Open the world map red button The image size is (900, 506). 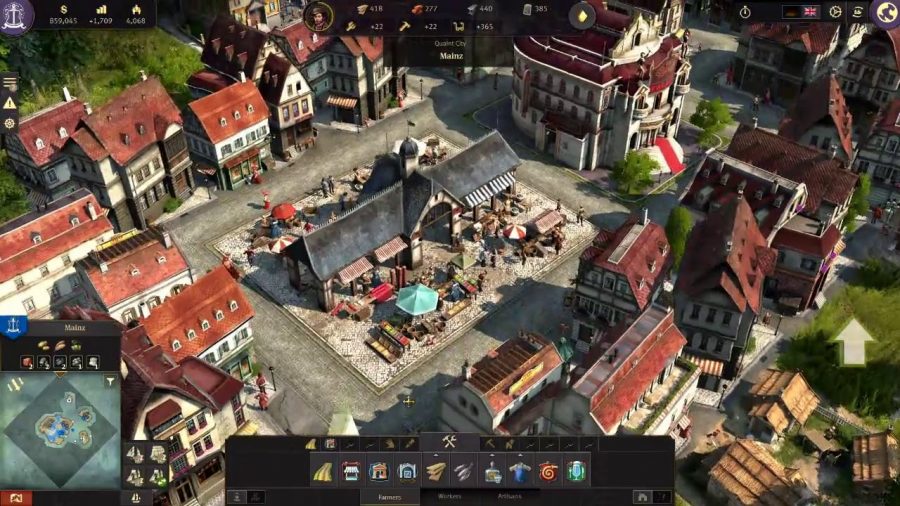(15, 497)
